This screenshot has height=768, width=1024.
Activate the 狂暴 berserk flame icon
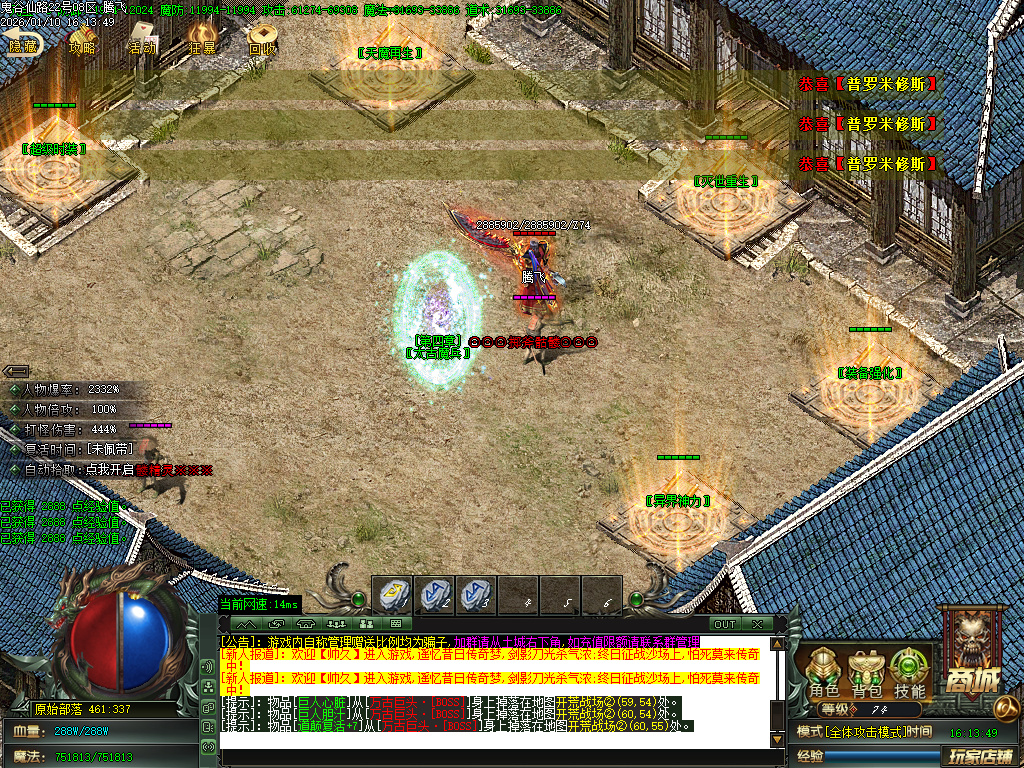coord(202,40)
